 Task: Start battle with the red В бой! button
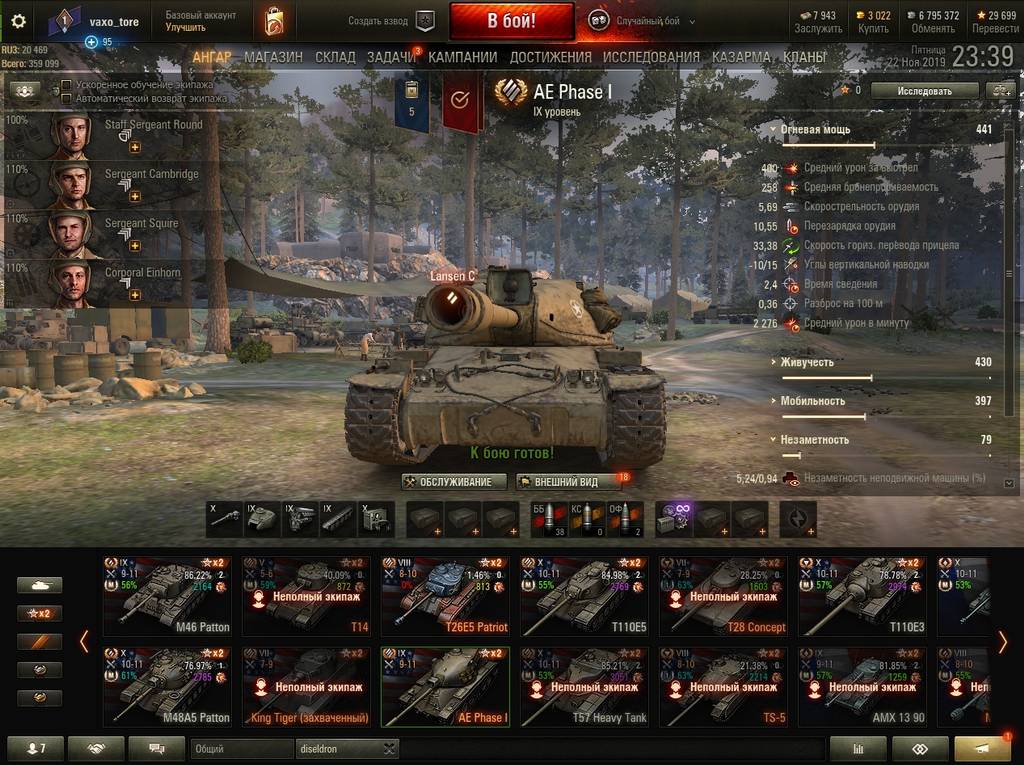tap(511, 21)
